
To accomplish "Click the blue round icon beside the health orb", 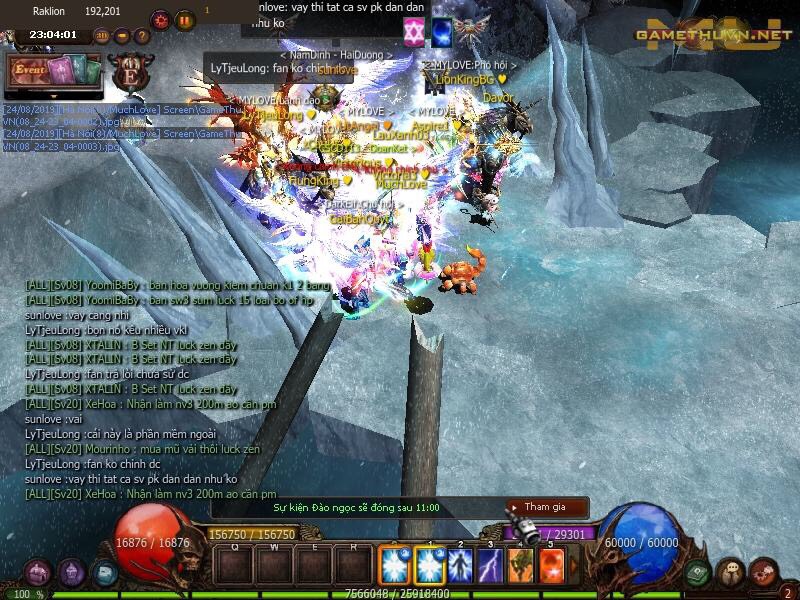I will pyautogui.click(x=104, y=573).
